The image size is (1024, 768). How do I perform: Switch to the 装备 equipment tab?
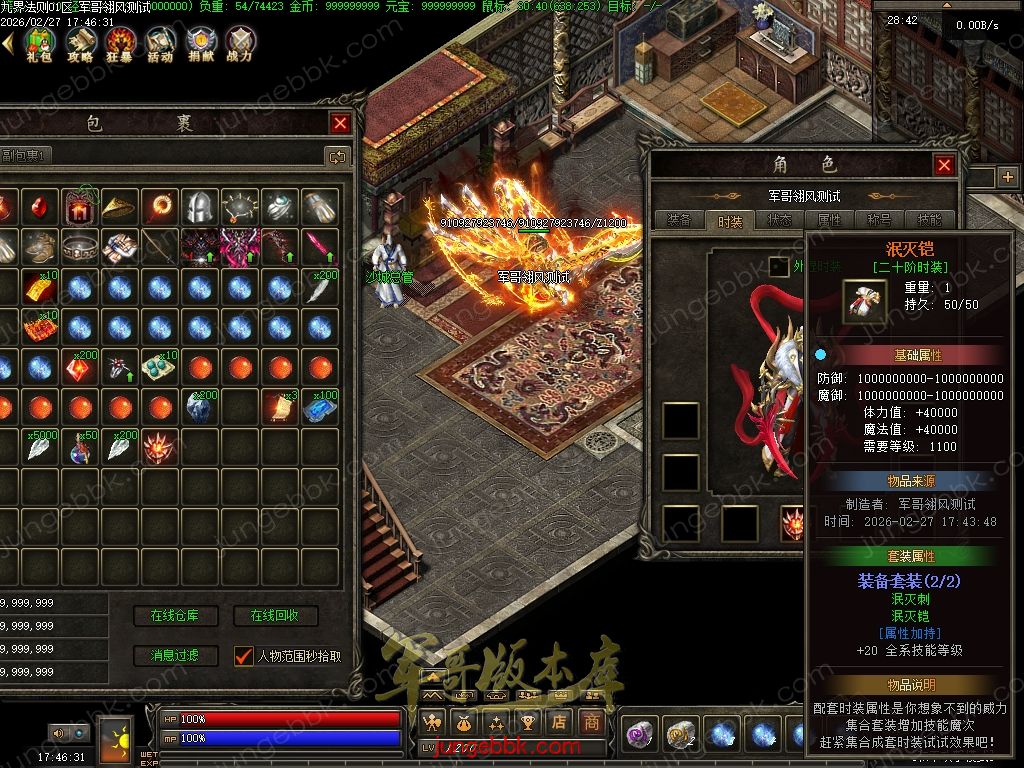point(679,220)
